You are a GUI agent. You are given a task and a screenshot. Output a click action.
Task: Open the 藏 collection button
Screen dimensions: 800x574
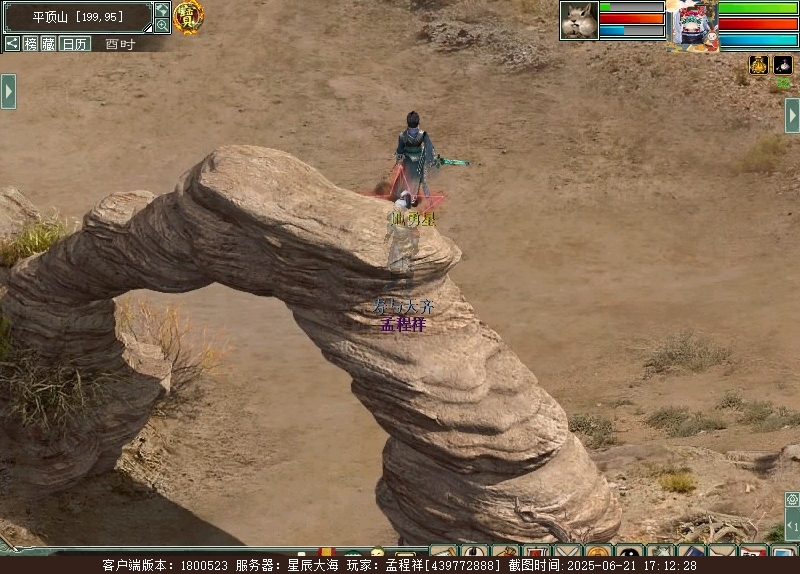pyautogui.click(x=48, y=44)
